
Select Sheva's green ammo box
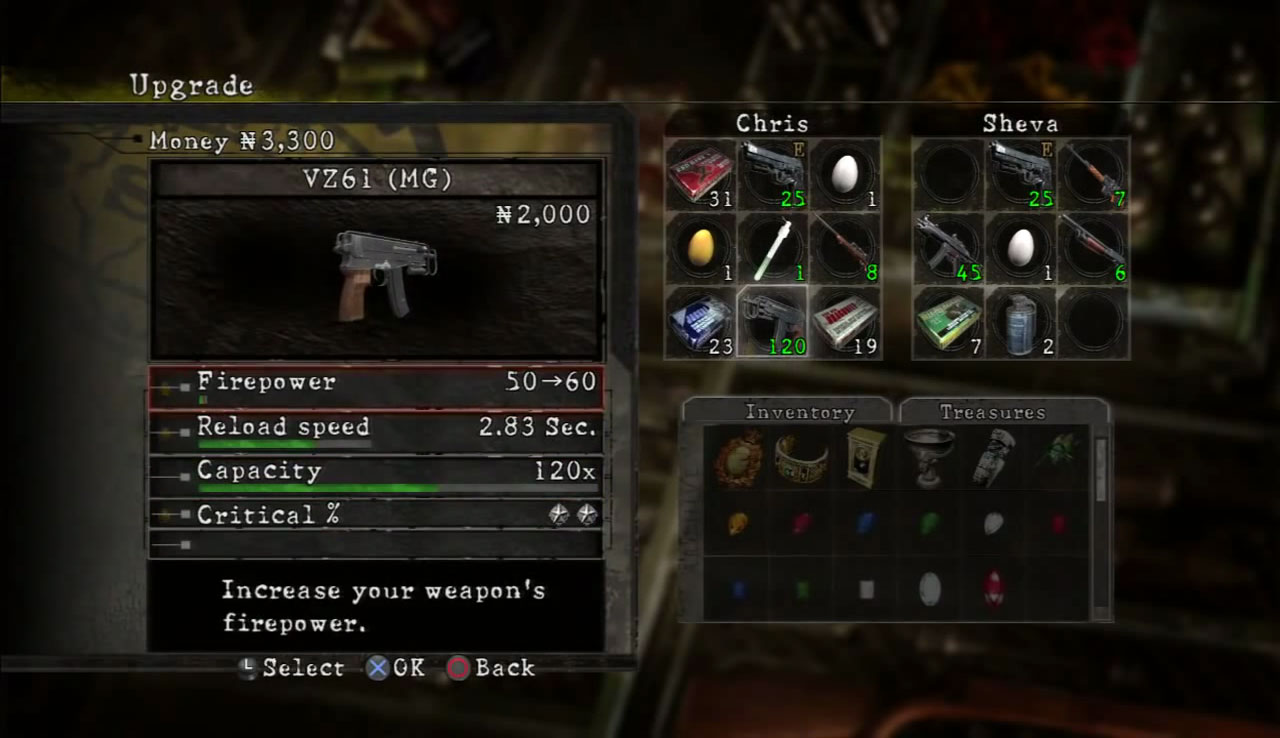point(948,323)
